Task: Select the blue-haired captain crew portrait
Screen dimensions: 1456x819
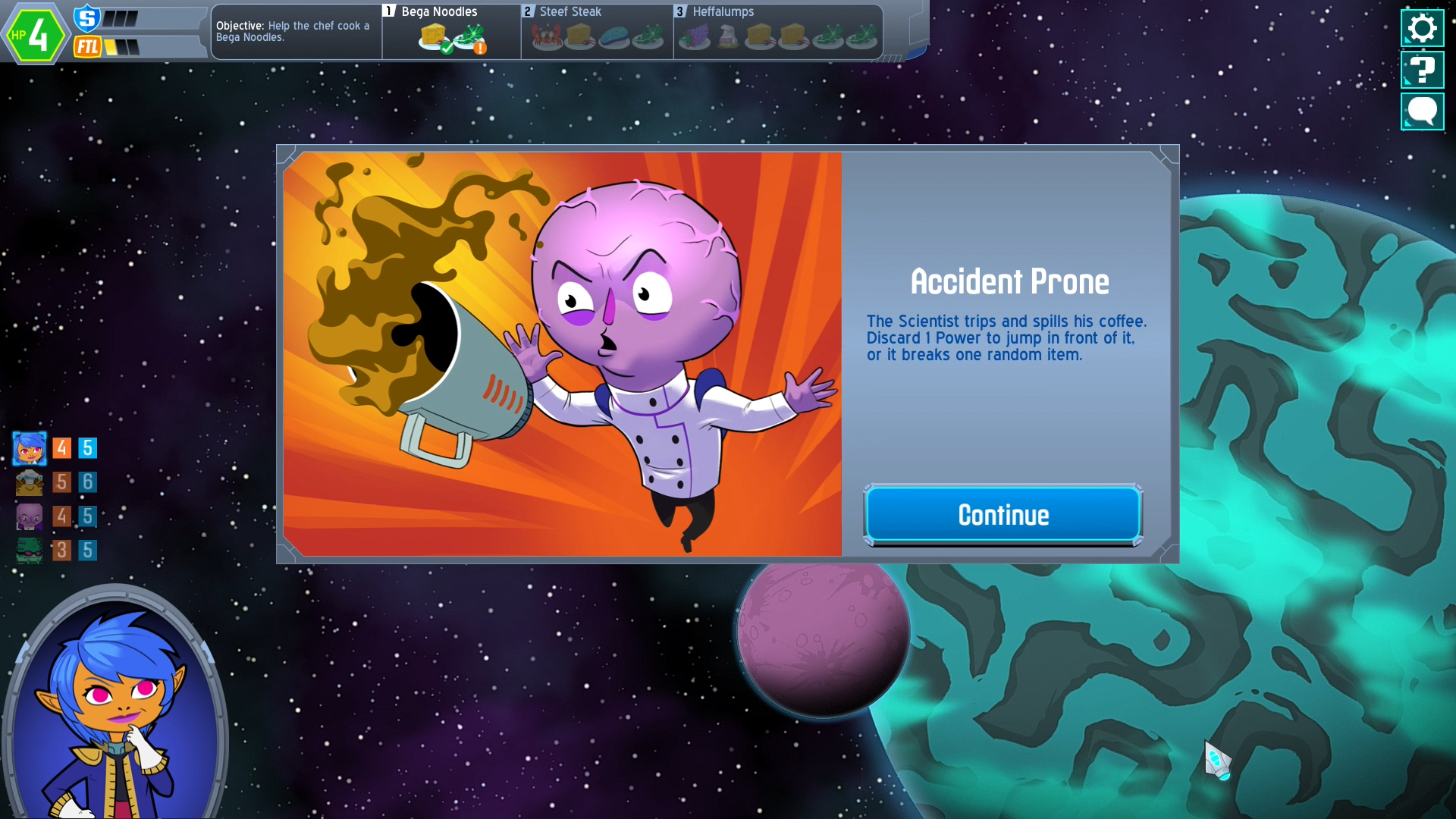Action: [x=30, y=449]
